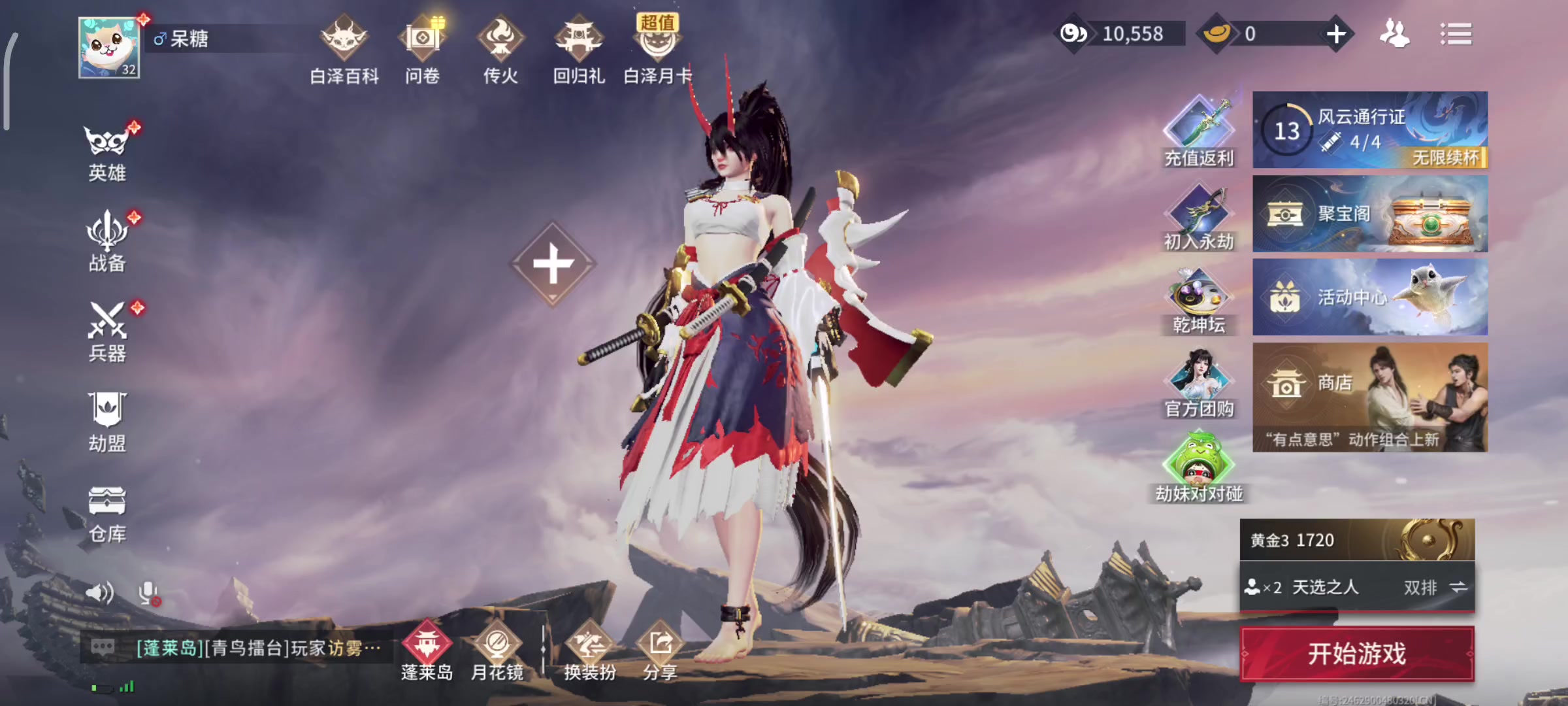Open the 英雄 heroes menu
Image resolution: width=1568 pixels, height=706 pixels.
tap(107, 152)
